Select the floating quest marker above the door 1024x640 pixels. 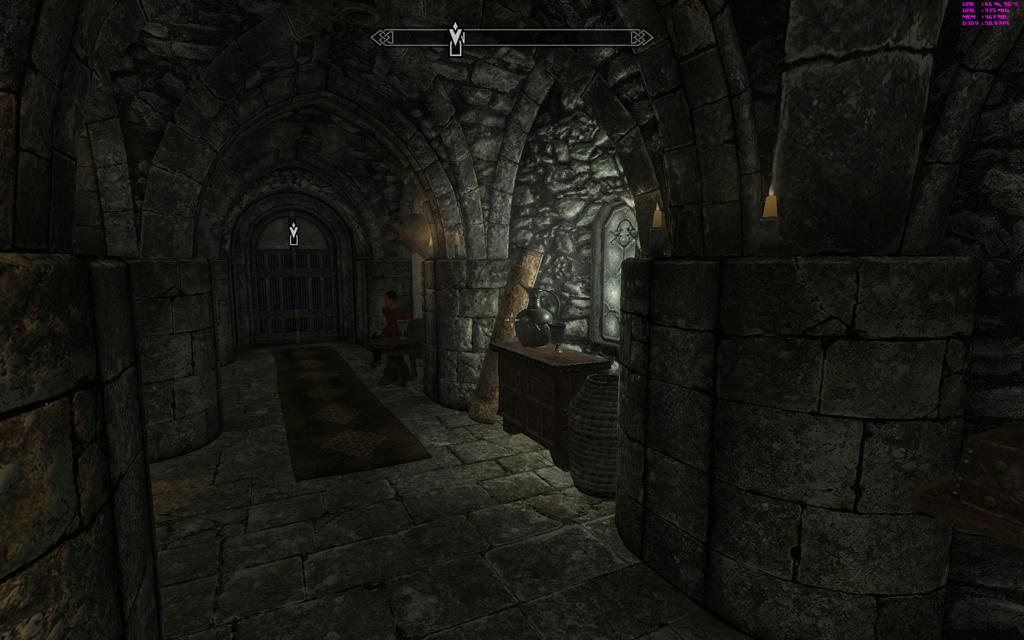pos(293,233)
